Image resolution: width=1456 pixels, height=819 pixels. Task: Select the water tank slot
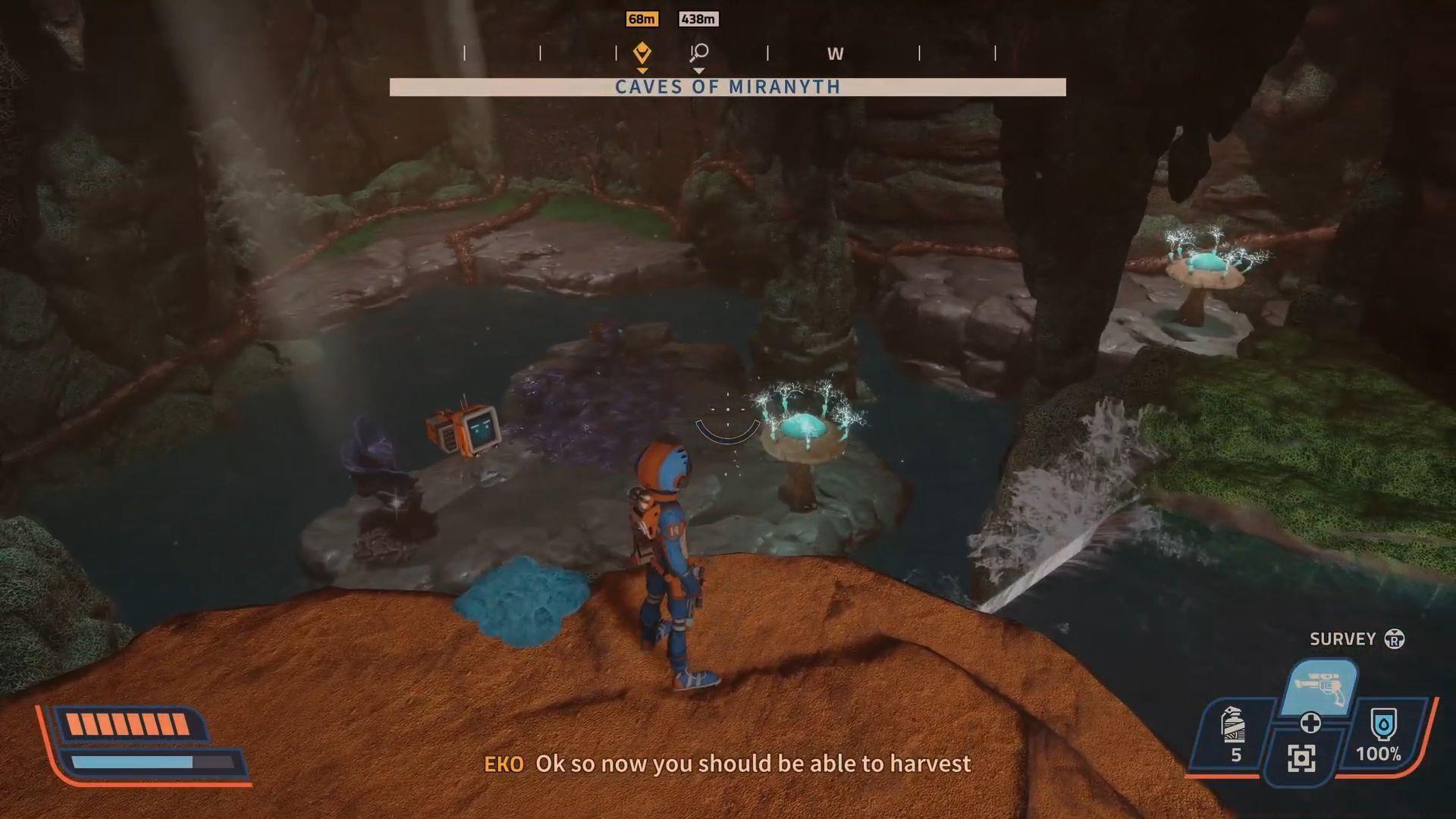pos(1383,726)
